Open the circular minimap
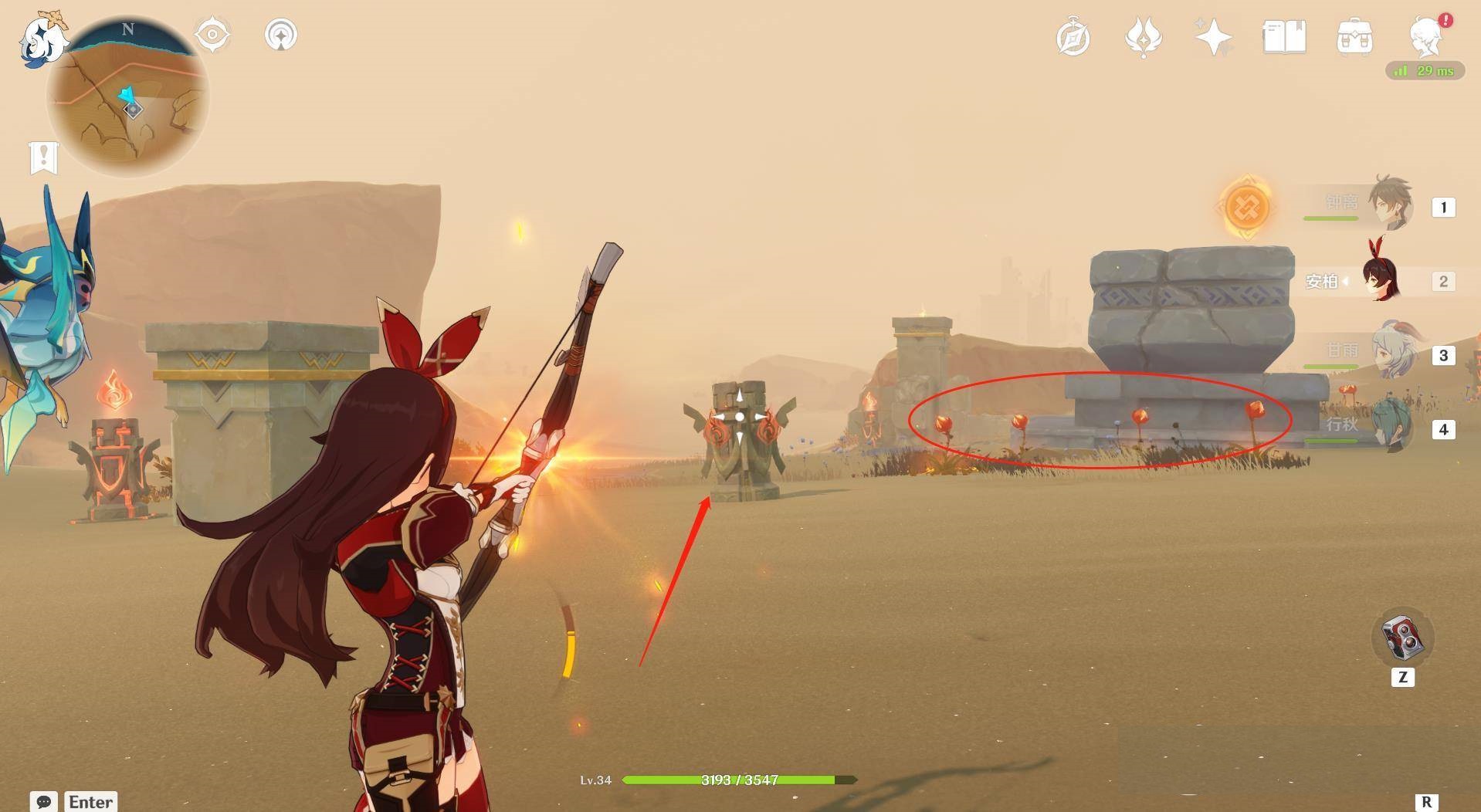 click(128, 98)
